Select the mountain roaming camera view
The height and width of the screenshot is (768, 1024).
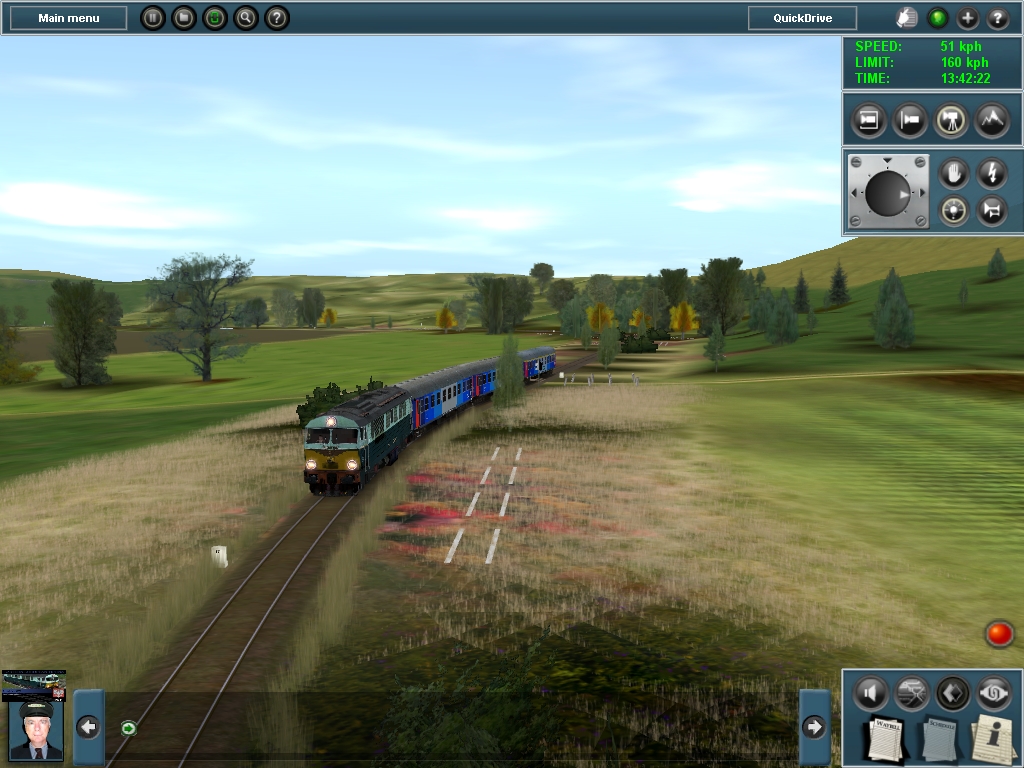click(991, 120)
